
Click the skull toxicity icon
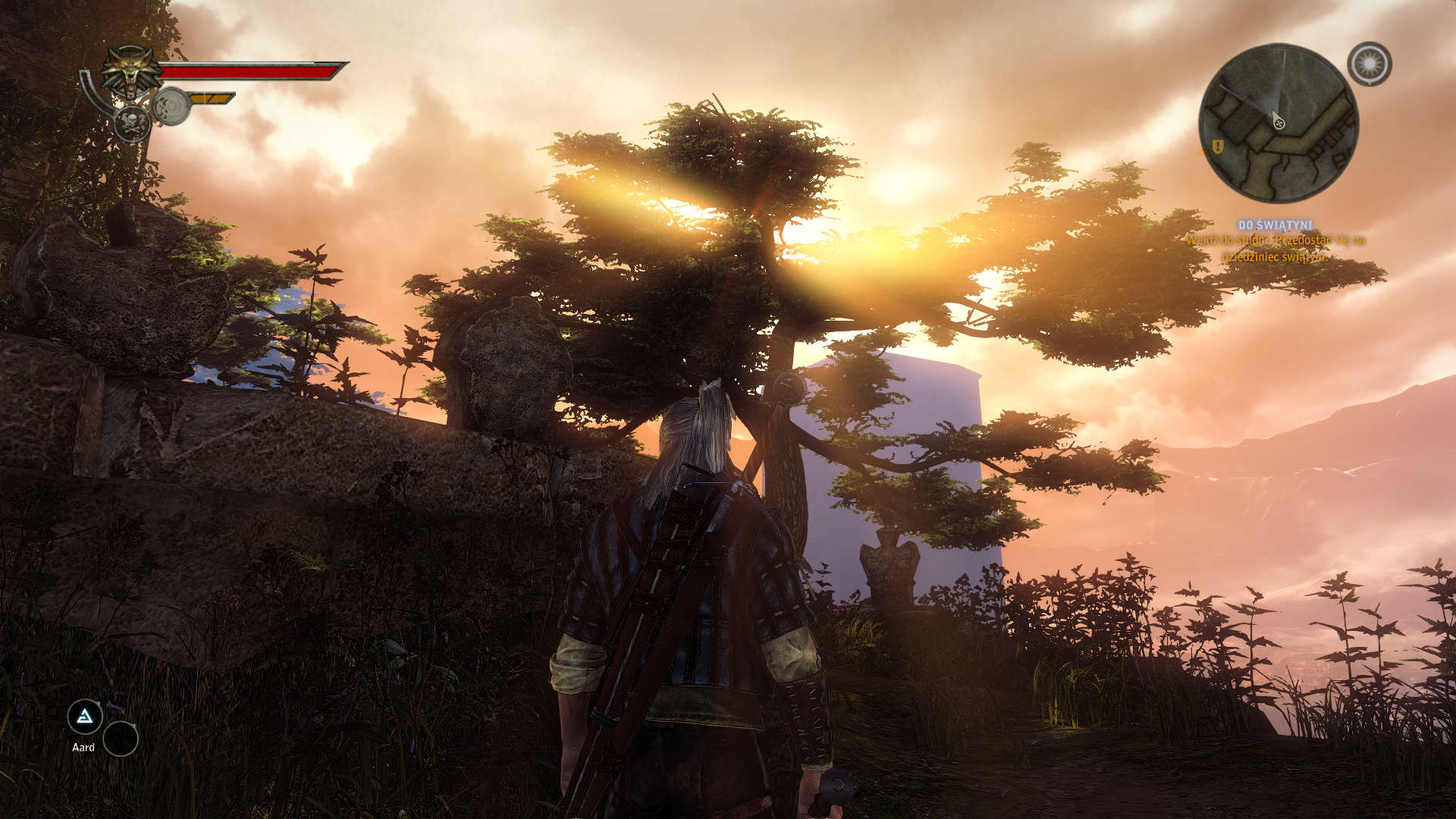[x=131, y=124]
